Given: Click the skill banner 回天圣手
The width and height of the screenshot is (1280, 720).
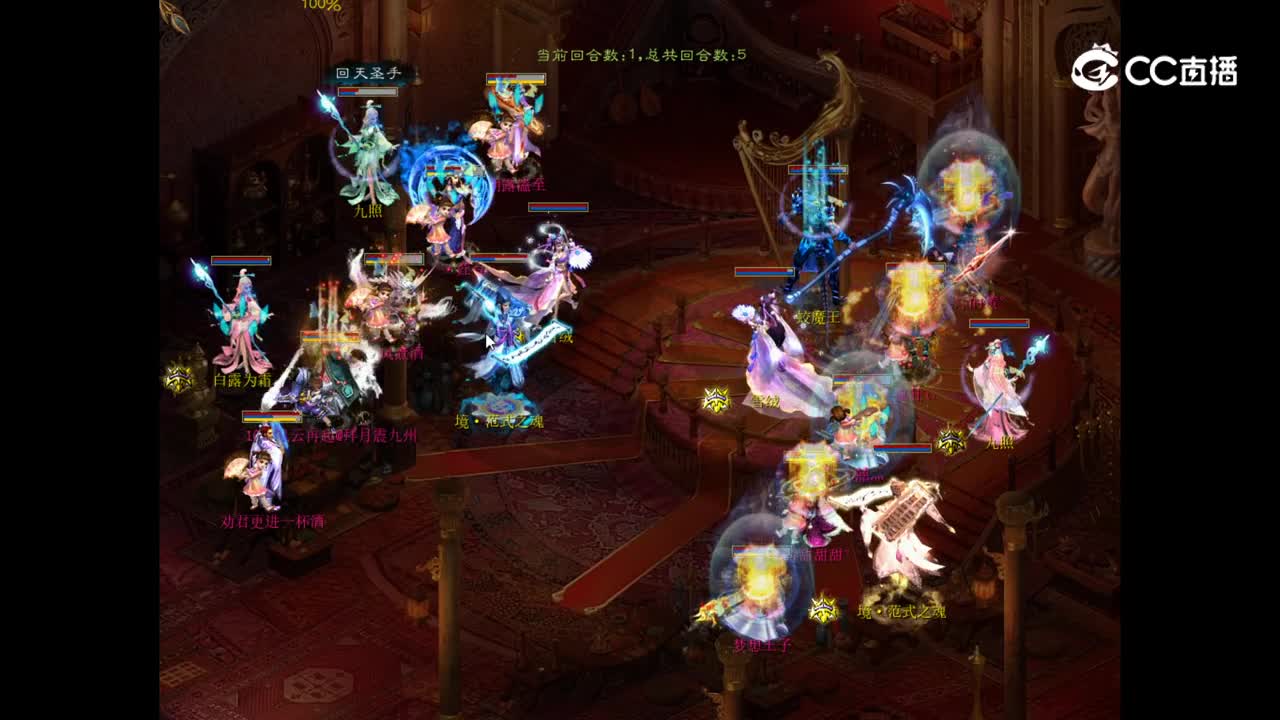Looking at the screenshot, I should [368, 72].
